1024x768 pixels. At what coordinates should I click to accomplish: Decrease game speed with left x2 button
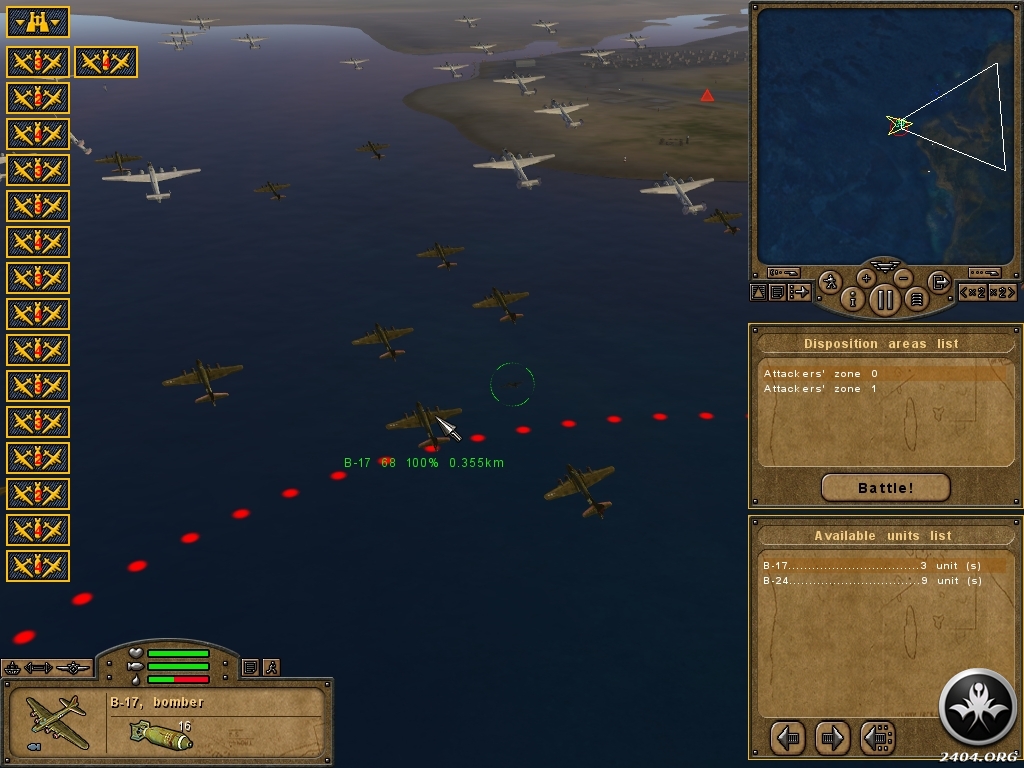(x=973, y=292)
